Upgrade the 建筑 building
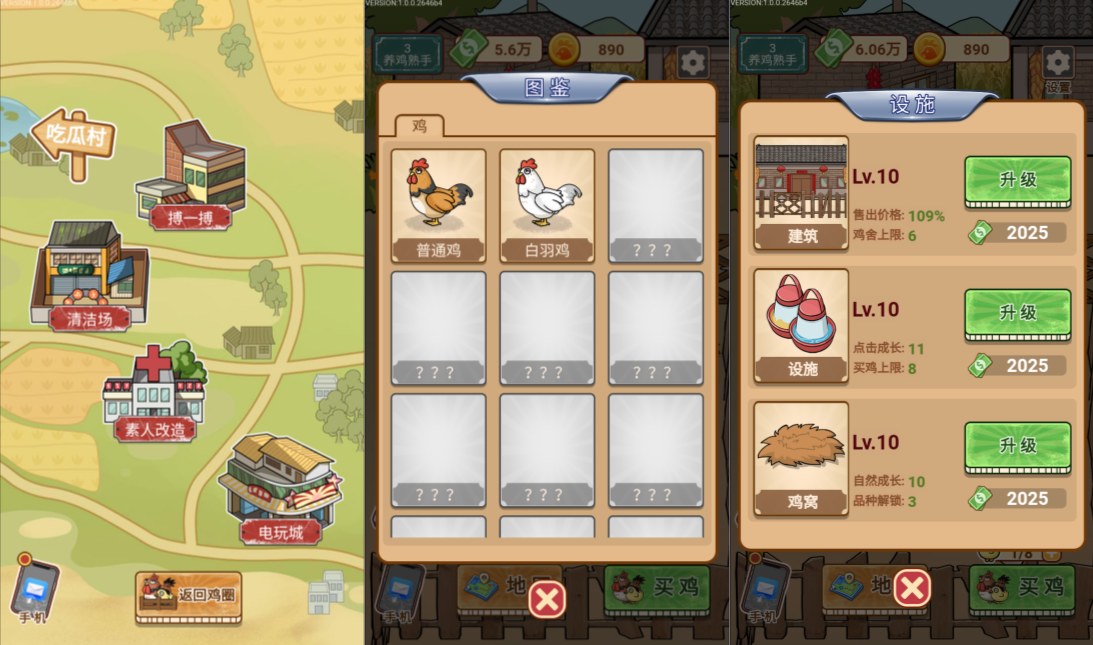Image resolution: width=1093 pixels, height=645 pixels. coord(1017,181)
